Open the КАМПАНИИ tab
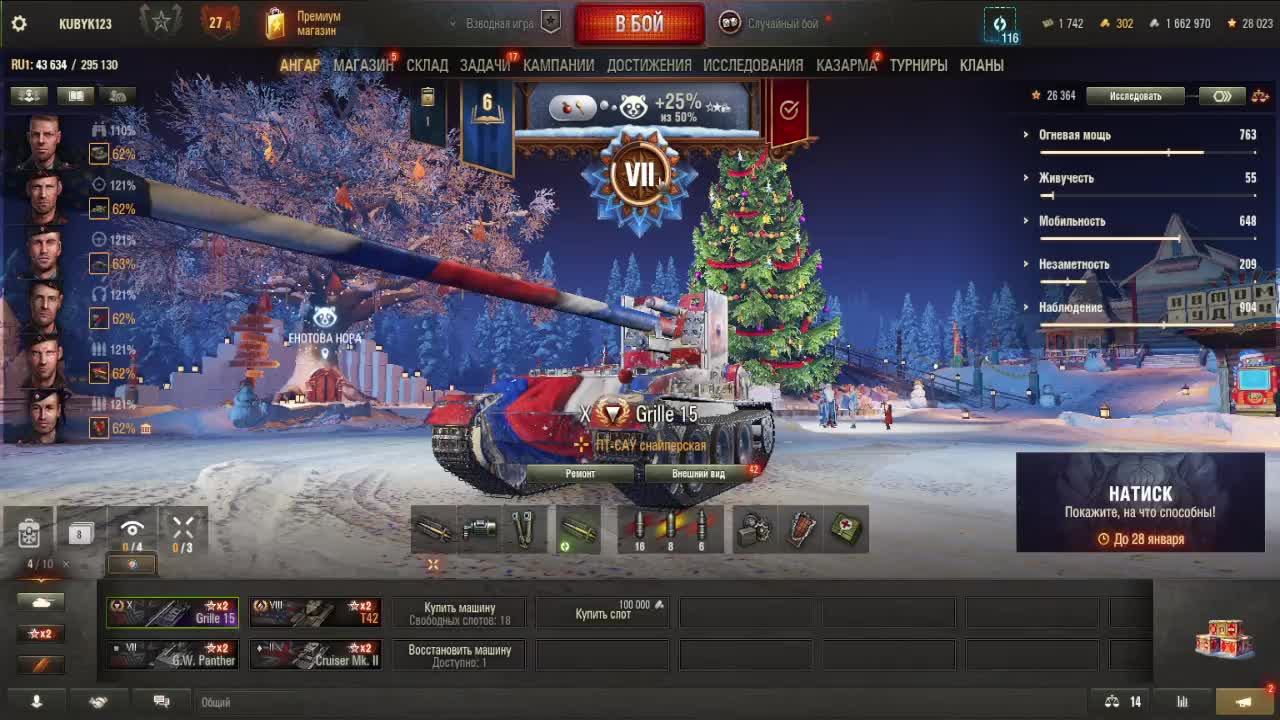The image size is (1280, 720). coord(558,65)
